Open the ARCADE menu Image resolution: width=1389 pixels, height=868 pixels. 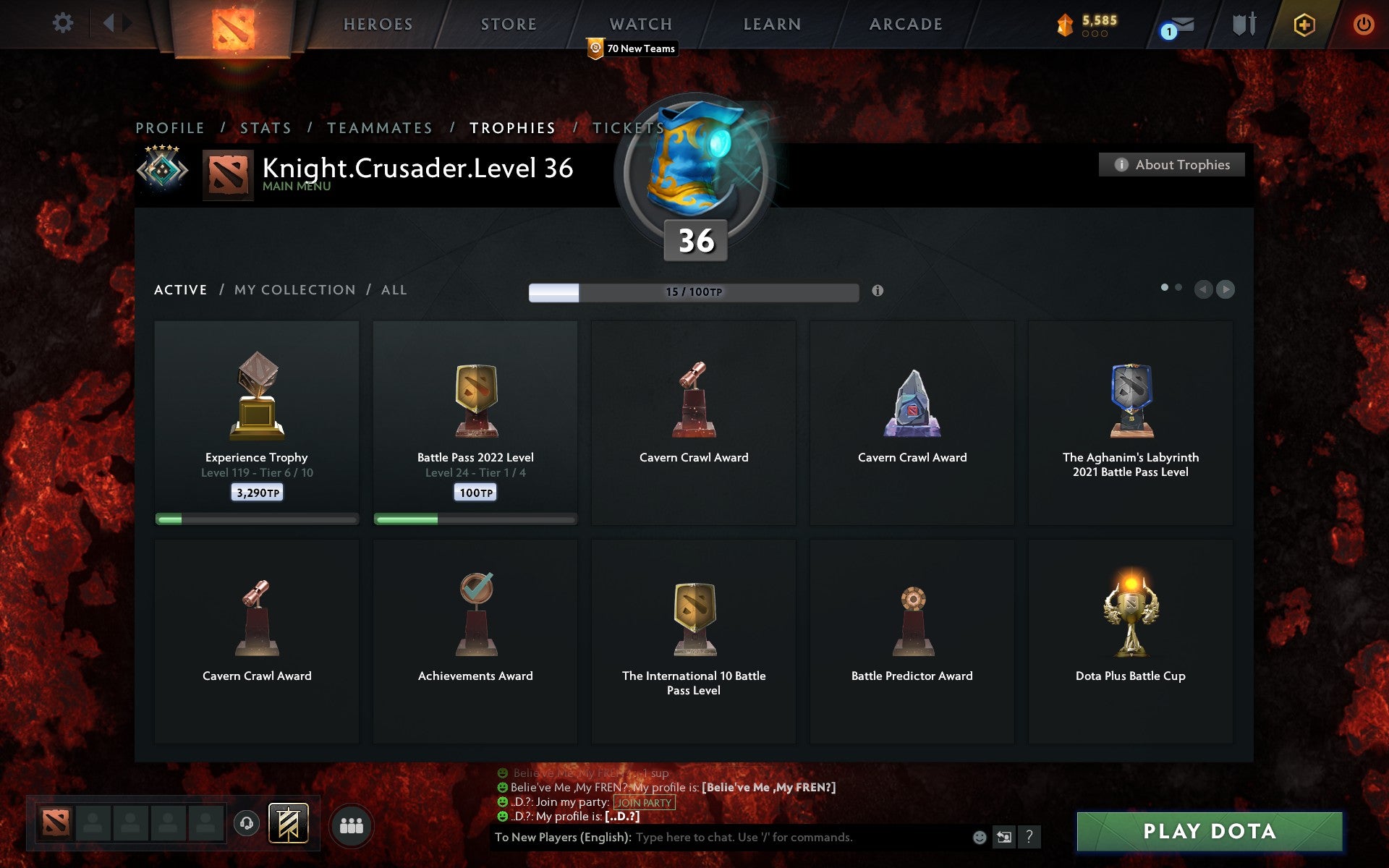pyautogui.click(x=906, y=23)
